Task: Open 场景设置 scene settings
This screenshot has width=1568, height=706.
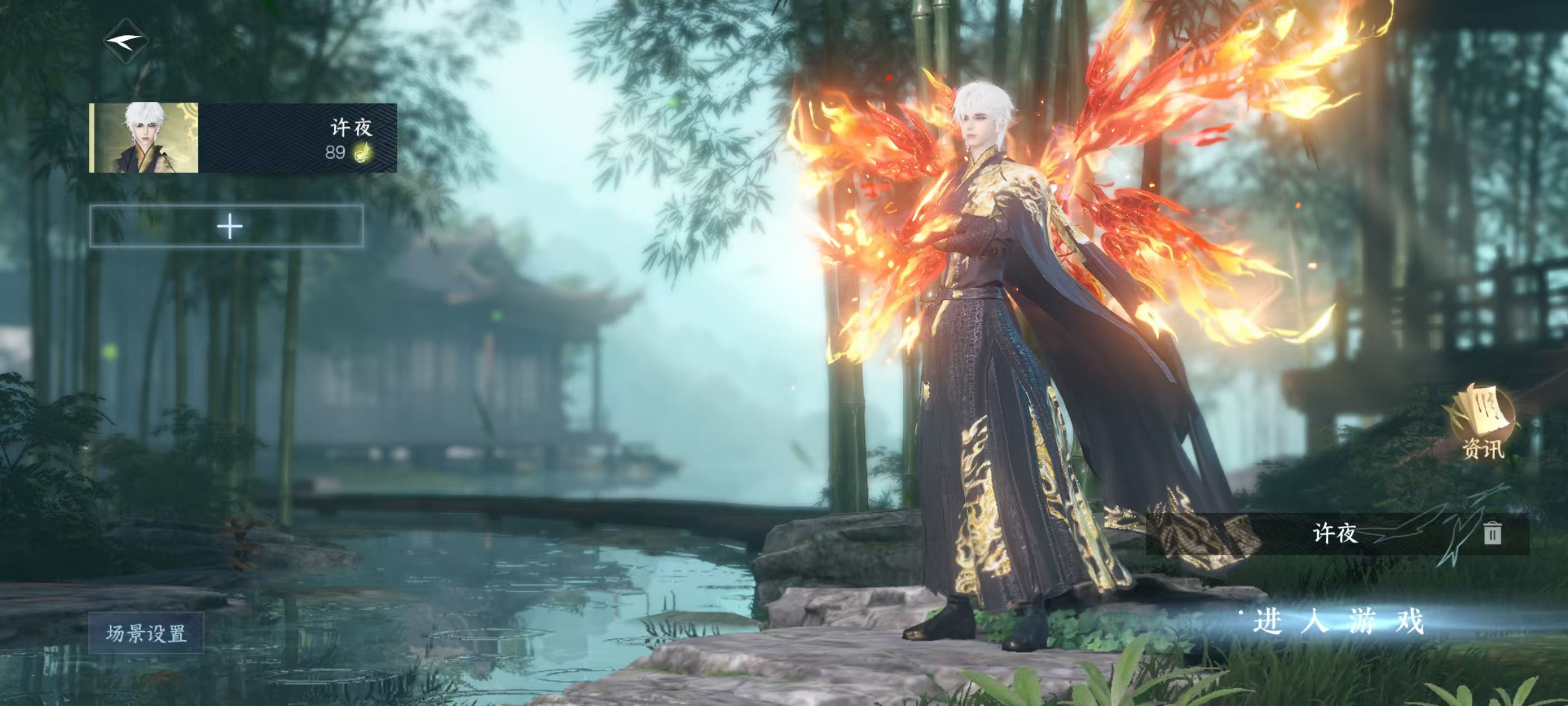Action: [x=146, y=634]
